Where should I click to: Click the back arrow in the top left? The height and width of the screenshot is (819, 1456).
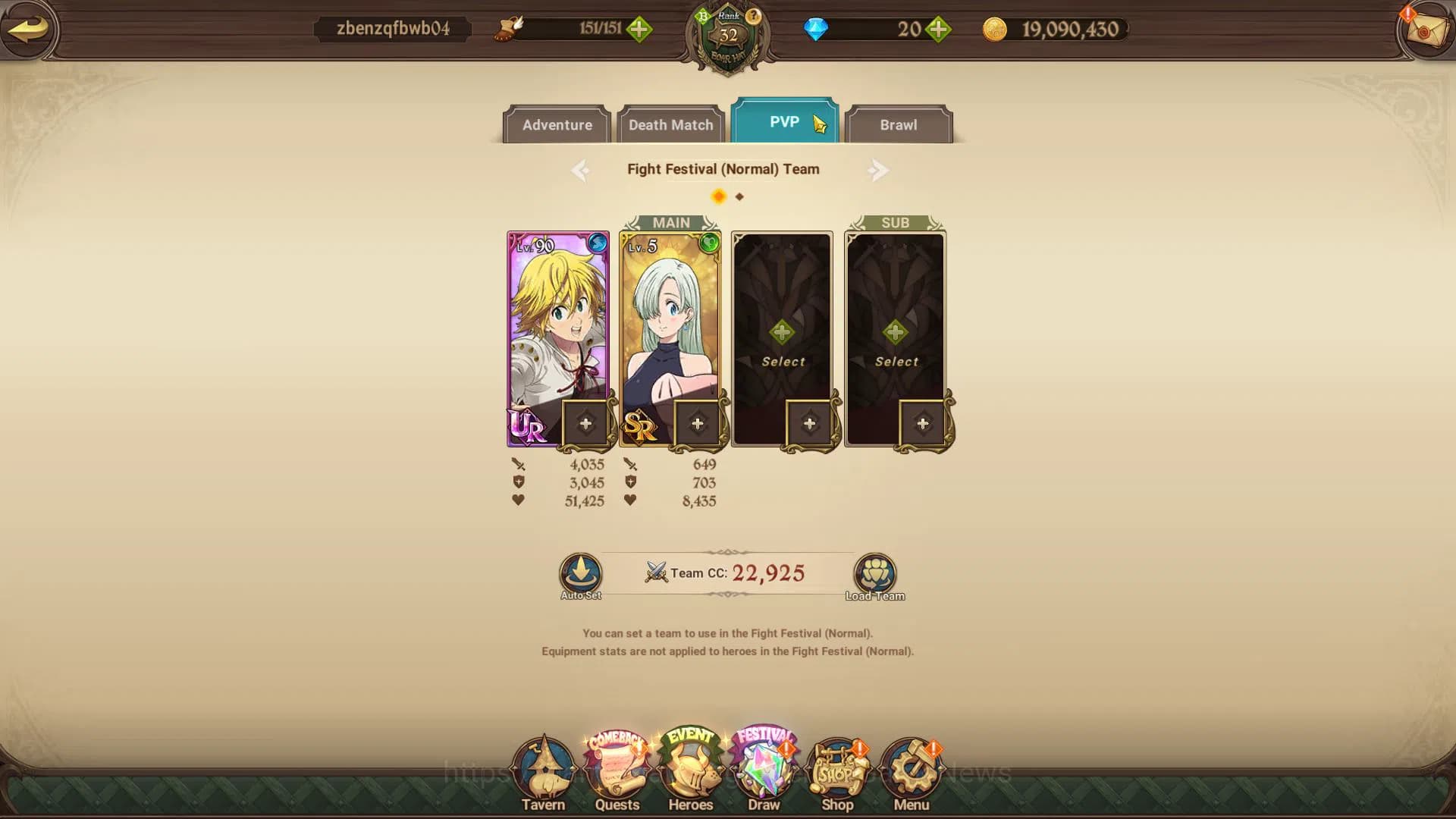[x=30, y=30]
